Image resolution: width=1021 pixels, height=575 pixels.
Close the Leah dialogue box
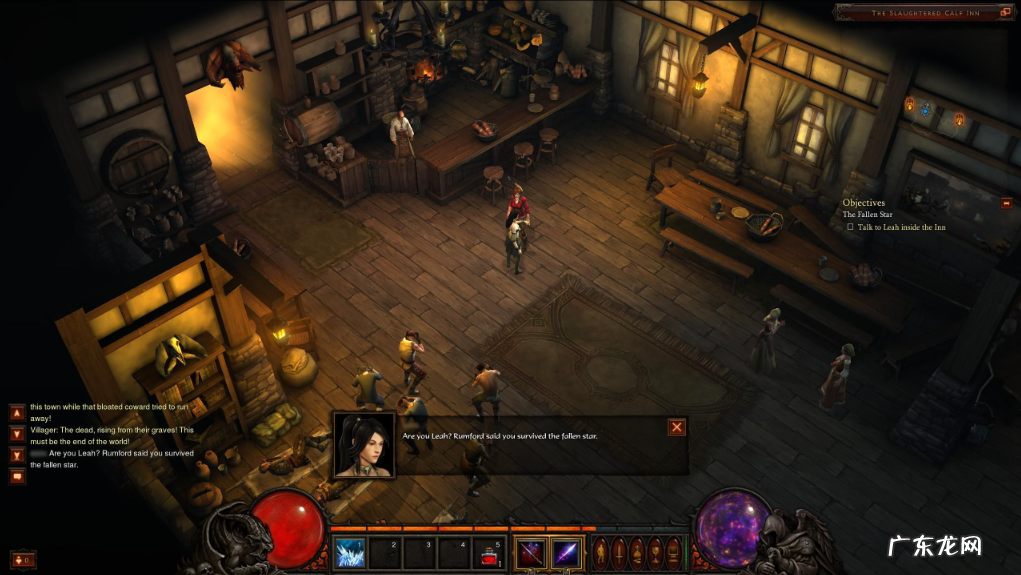[677, 428]
